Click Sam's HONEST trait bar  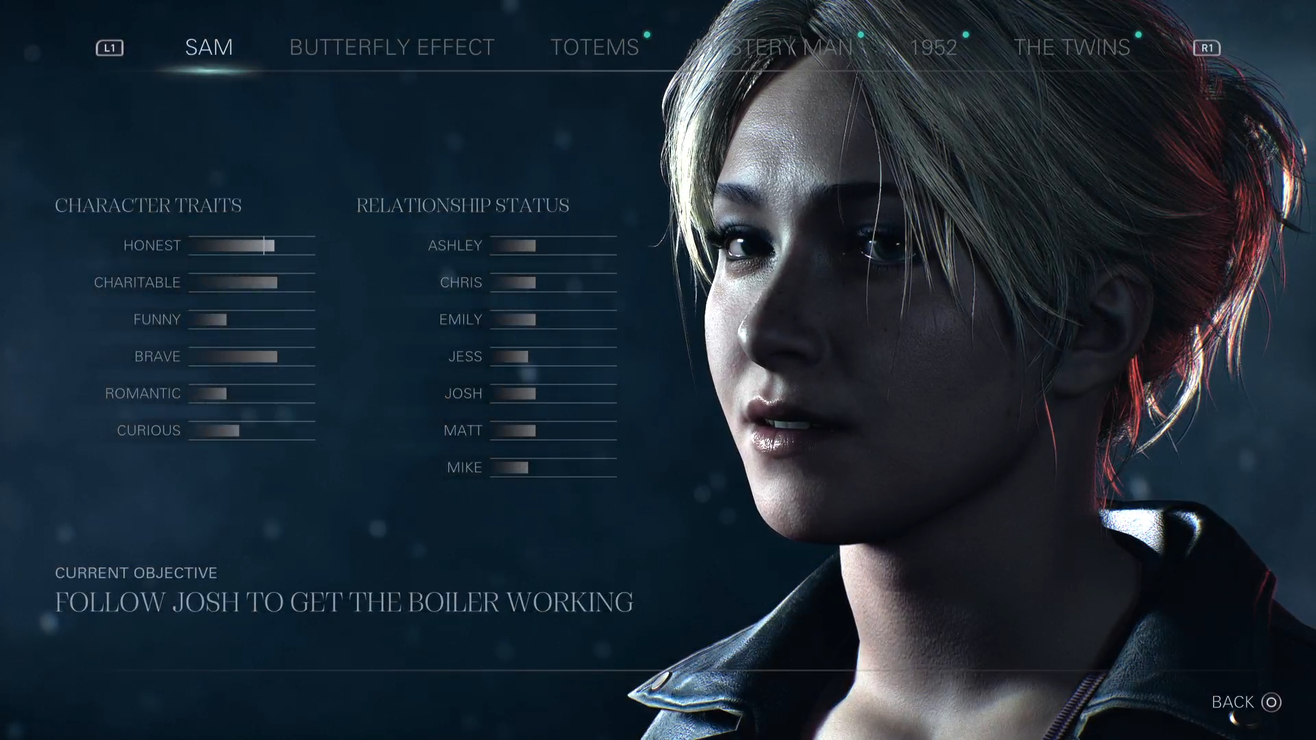pos(251,245)
